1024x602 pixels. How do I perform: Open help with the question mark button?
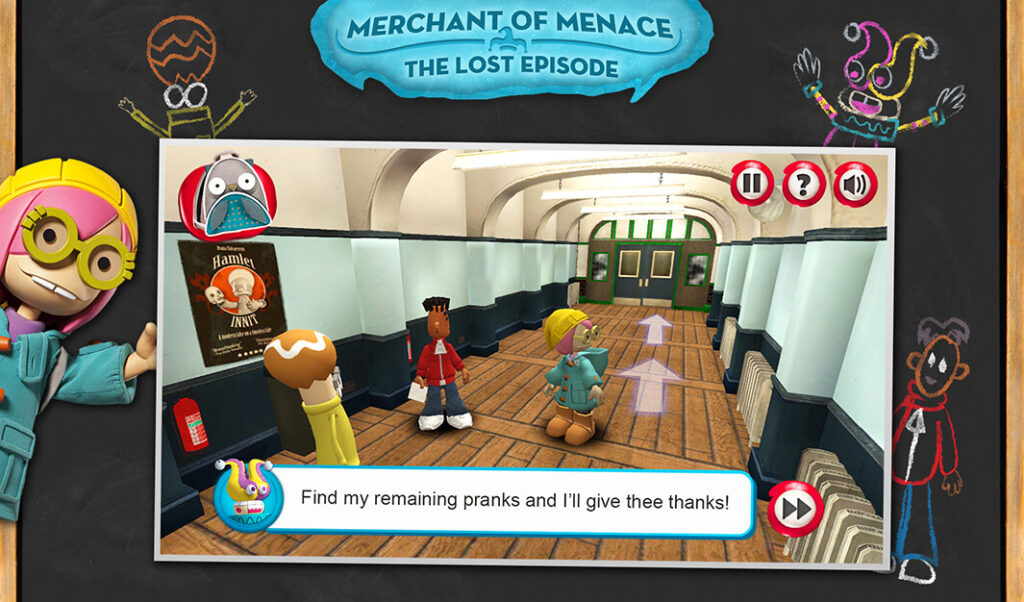pyautogui.click(x=803, y=184)
